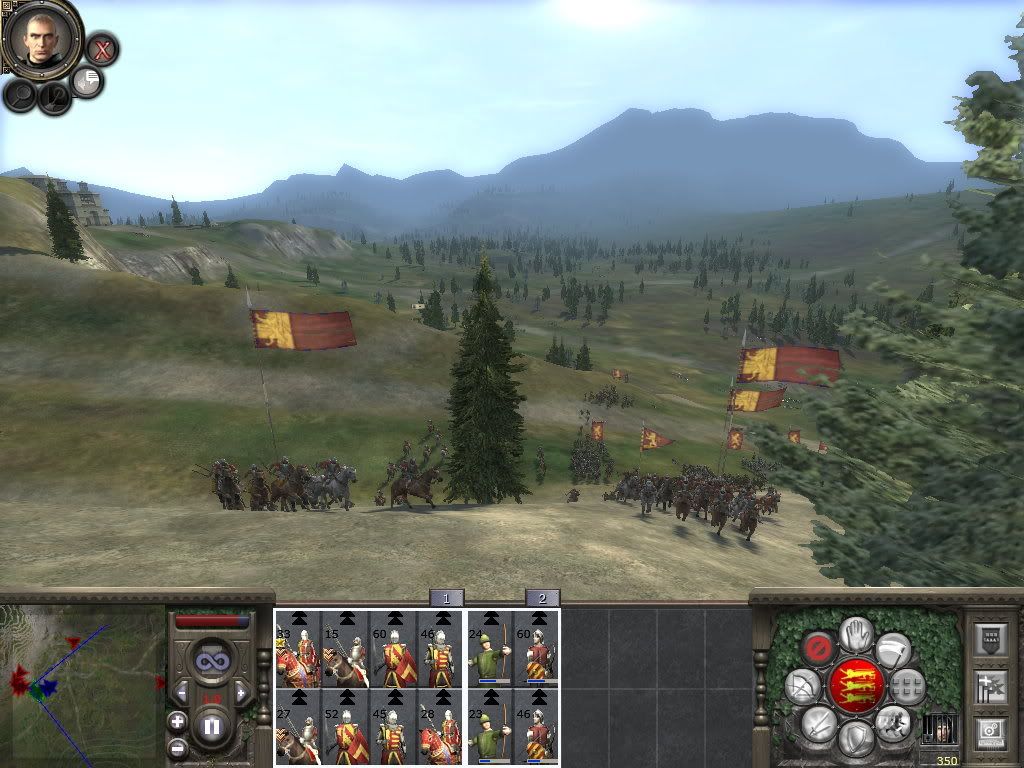Select the green archer unit card with 24 men
This screenshot has width=1024, height=768.
[490, 650]
